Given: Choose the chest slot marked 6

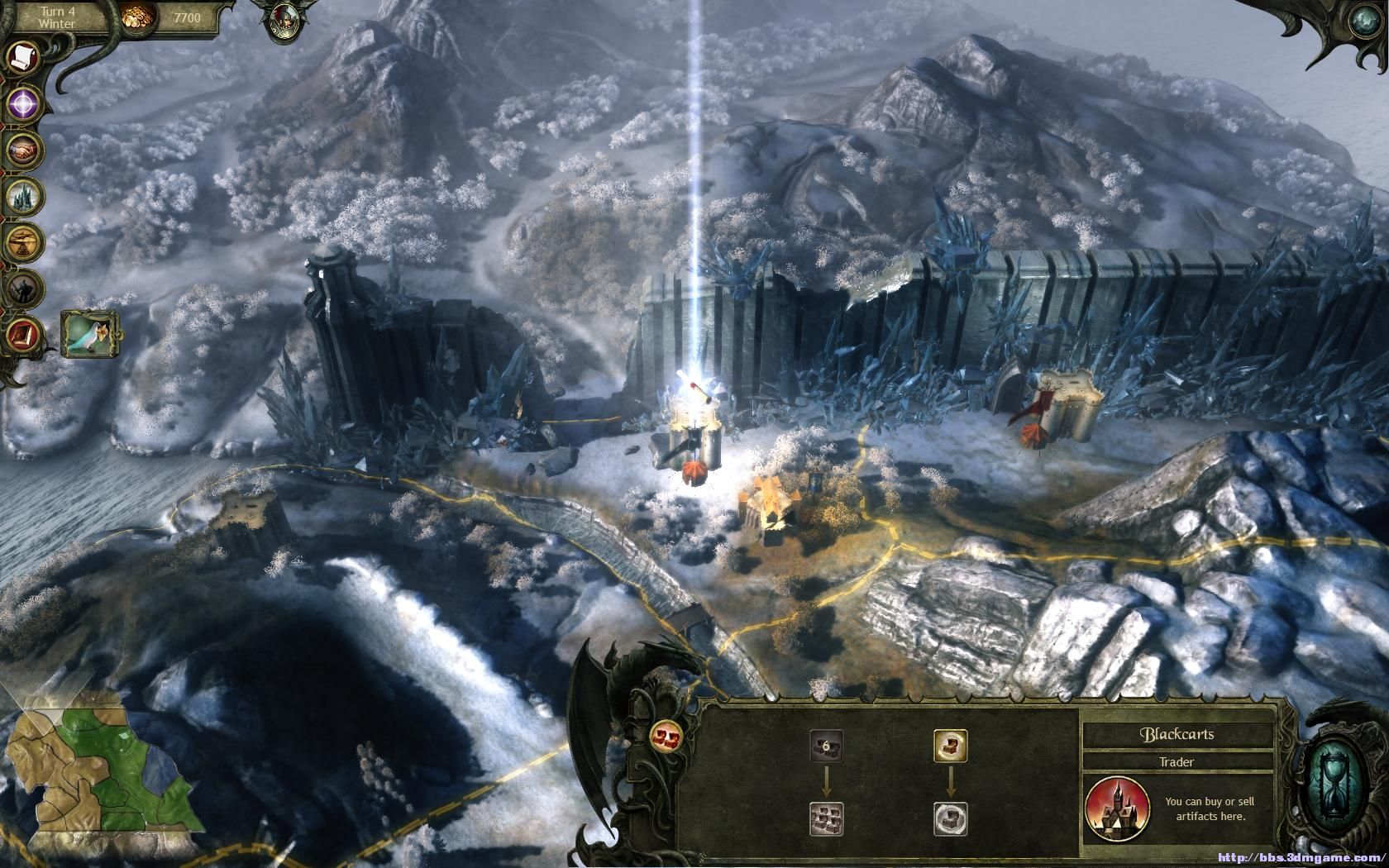Looking at the screenshot, I should point(826,746).
